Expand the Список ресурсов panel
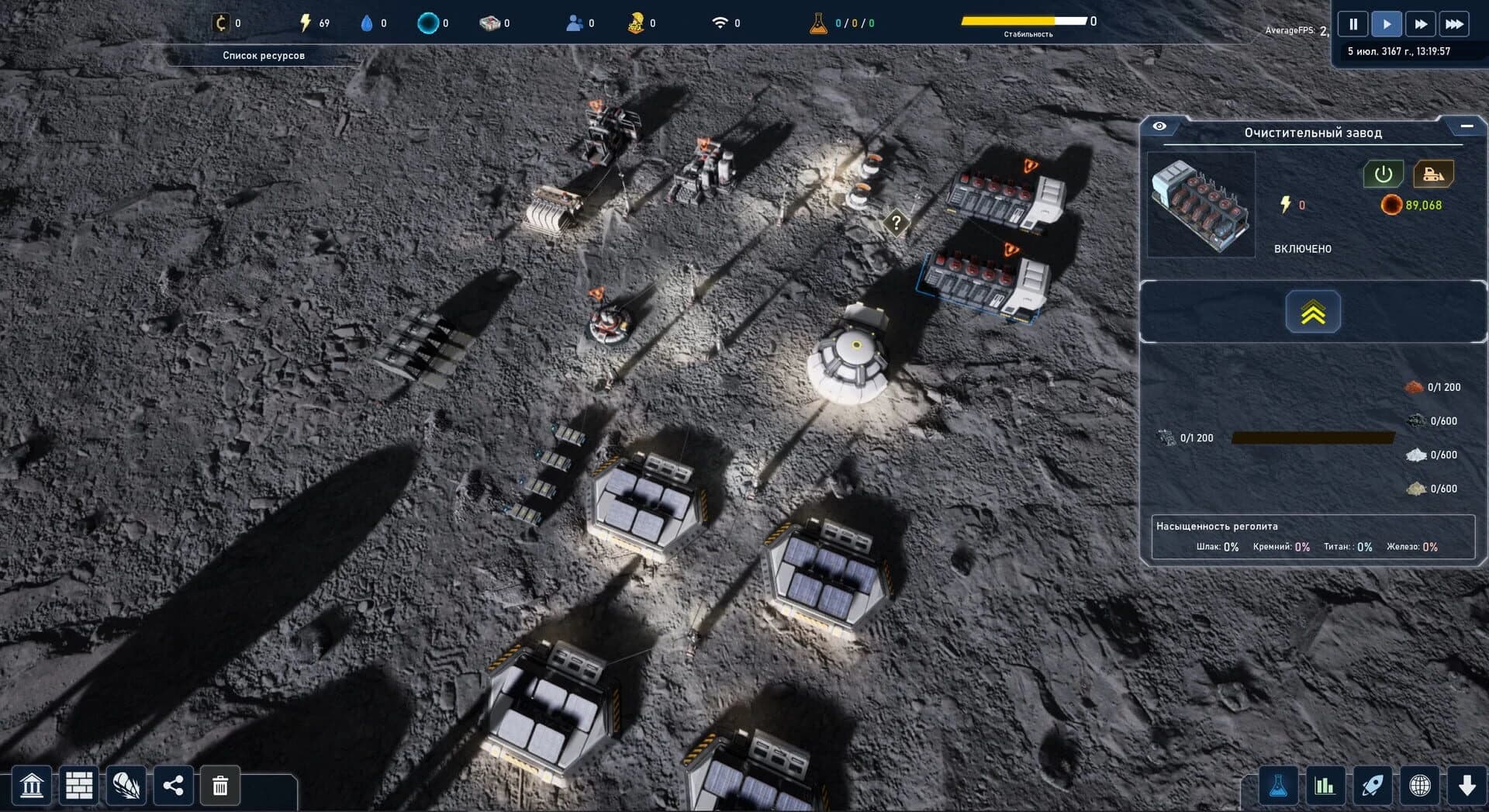The image size is (1489, 812). point(264,55)
